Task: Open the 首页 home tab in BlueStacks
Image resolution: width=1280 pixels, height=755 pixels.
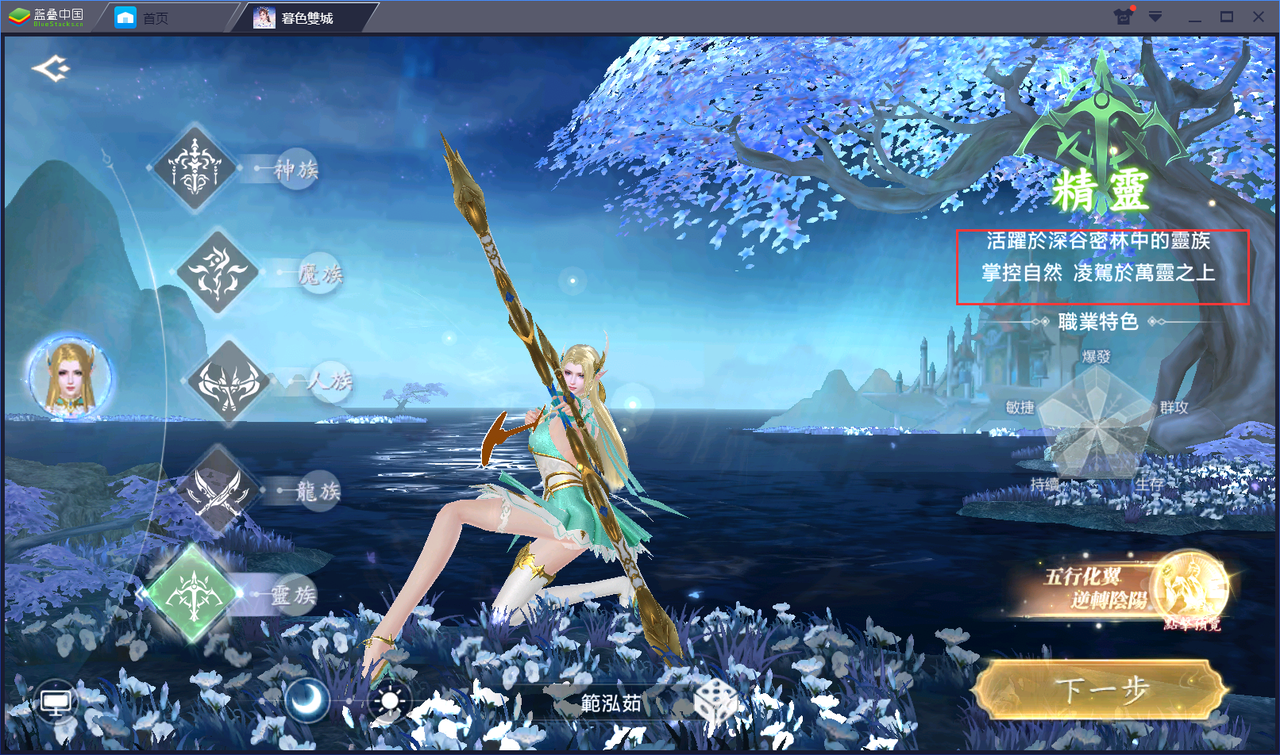Action: 142,17
